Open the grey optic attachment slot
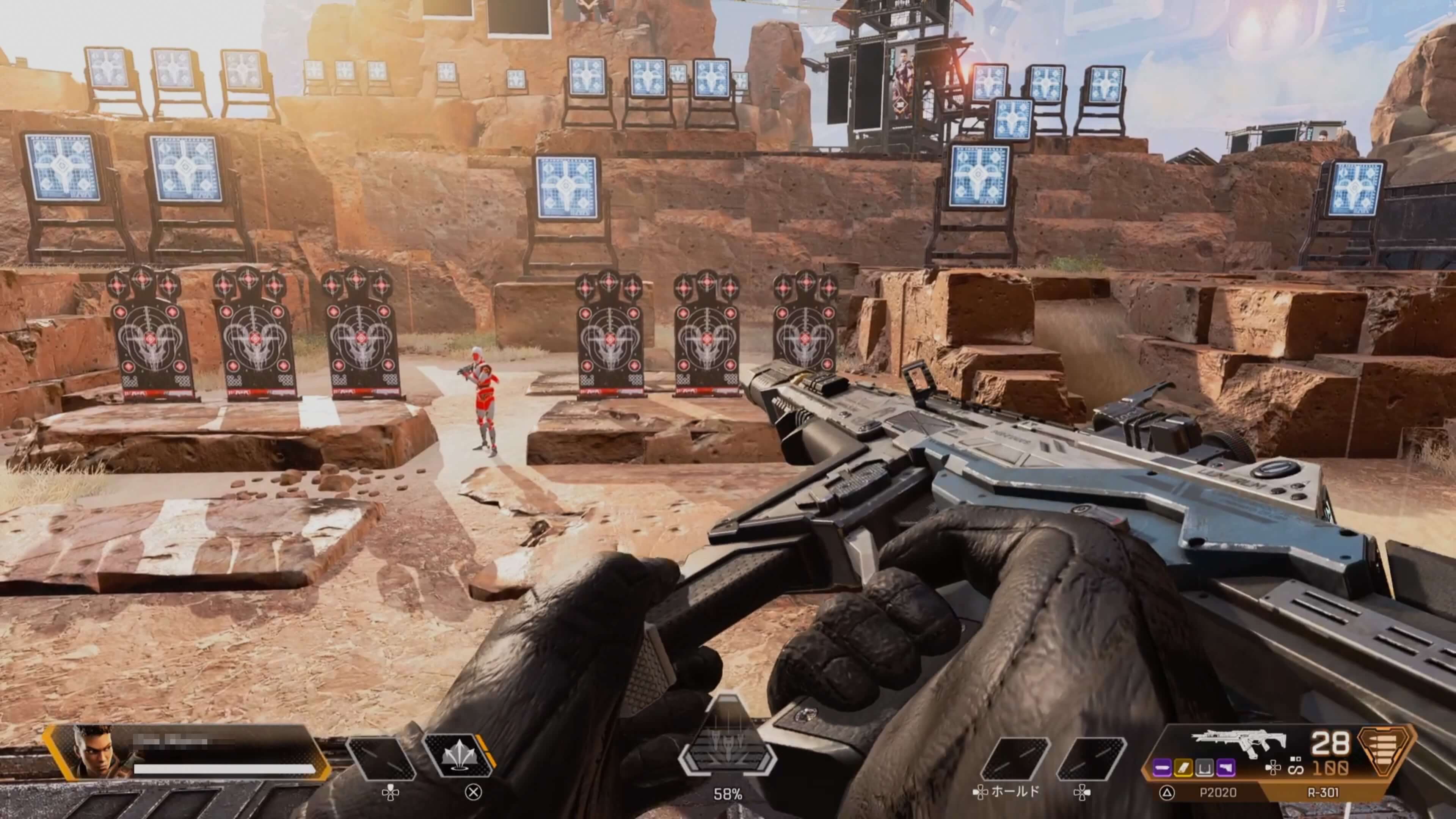Viewport: 1456px width, 819px height. point(1205,767)
